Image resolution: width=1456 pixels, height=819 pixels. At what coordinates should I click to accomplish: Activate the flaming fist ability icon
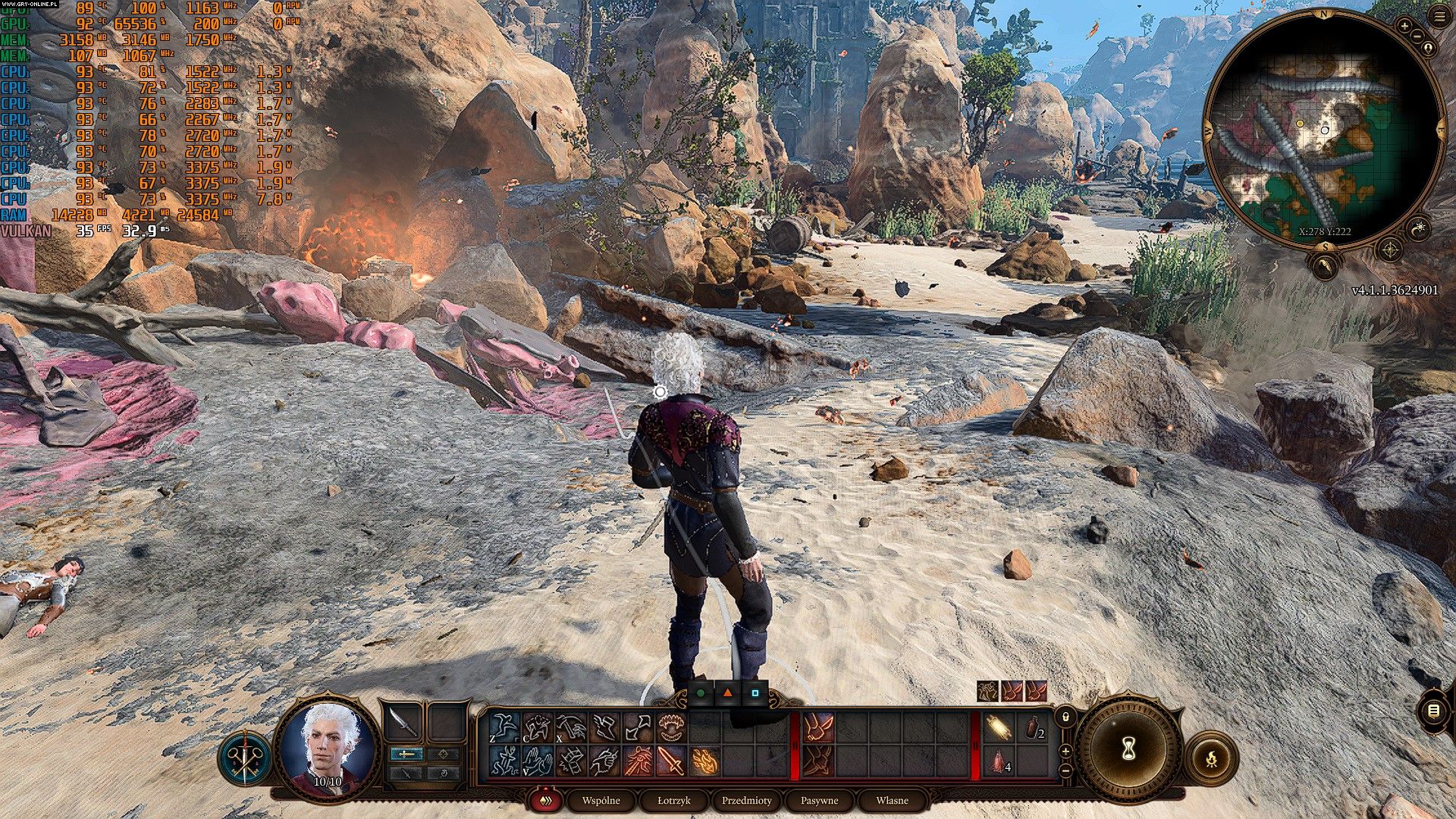coord(705,761)
